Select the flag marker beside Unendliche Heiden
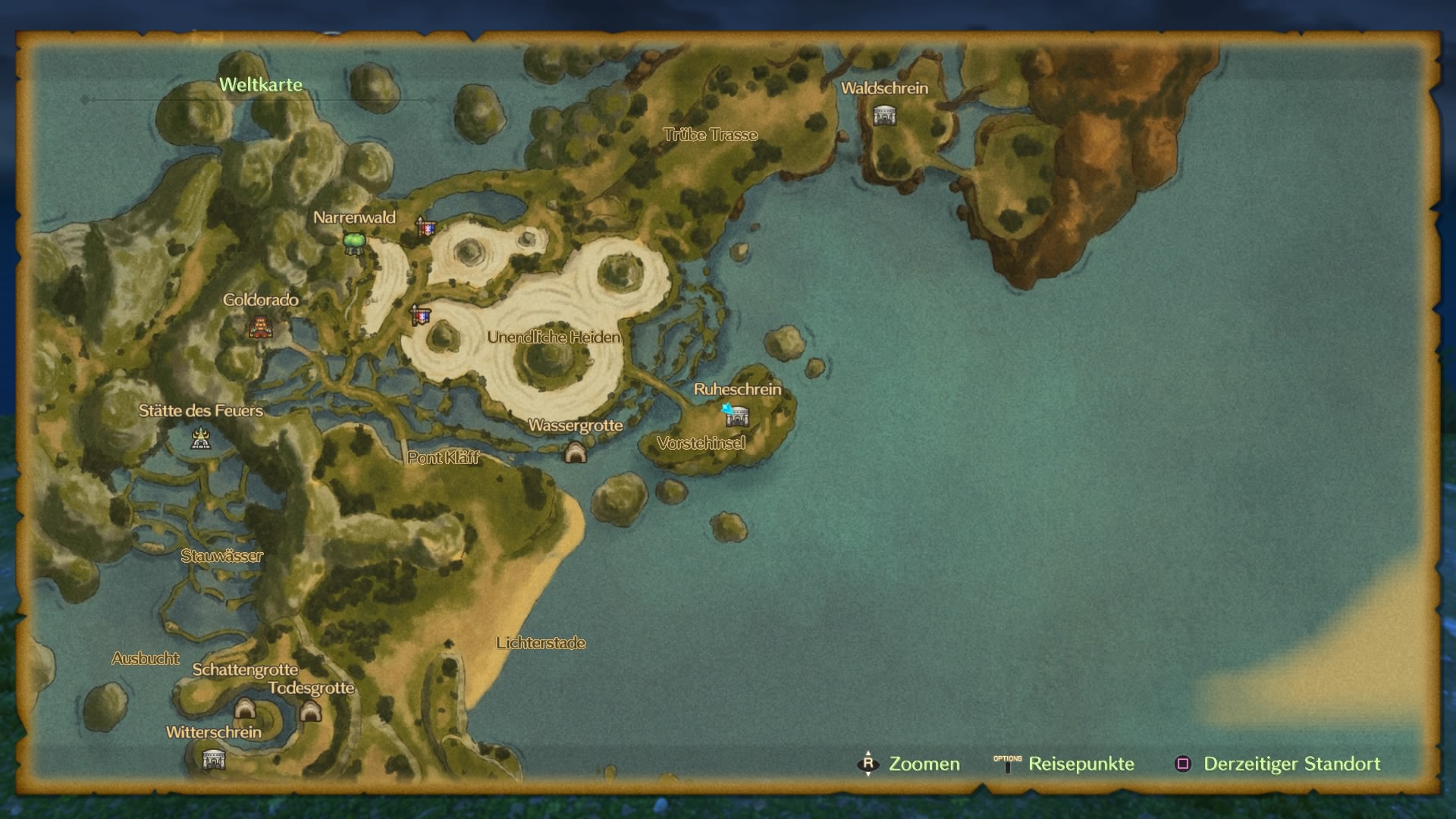 tap(420, 315)
